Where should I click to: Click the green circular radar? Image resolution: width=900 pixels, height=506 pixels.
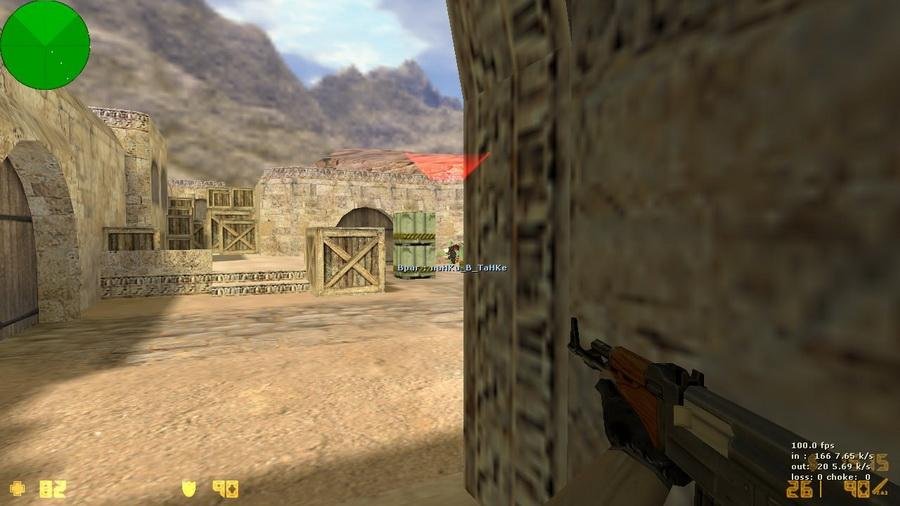pos(45,44)
